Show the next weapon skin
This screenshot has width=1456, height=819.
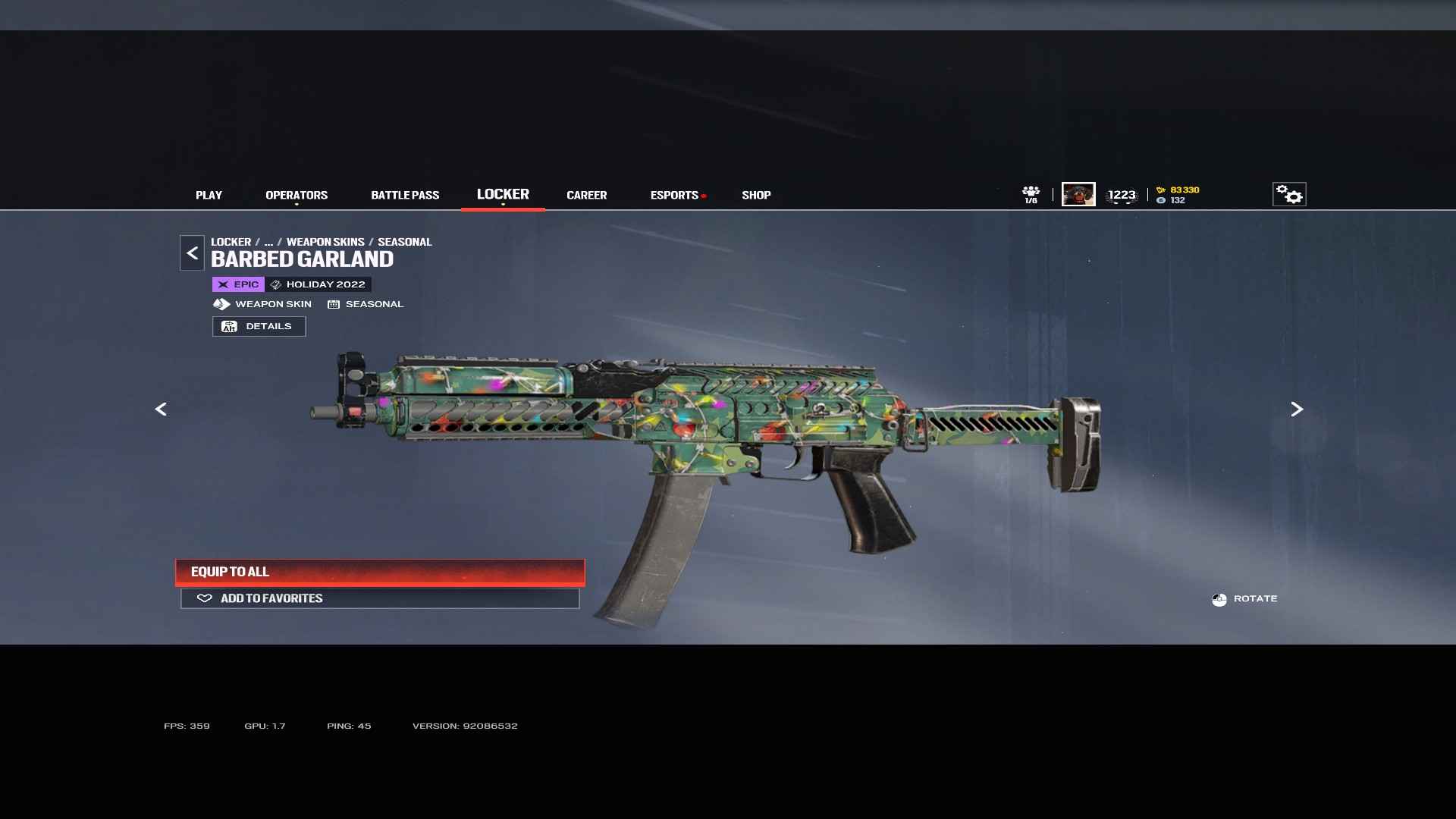[1297, 409]
